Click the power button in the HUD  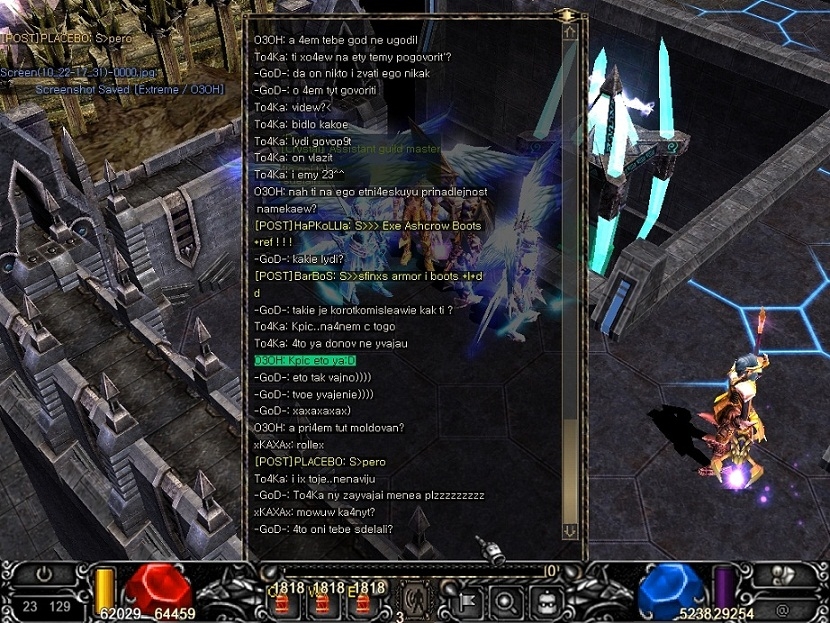point(43,575)
